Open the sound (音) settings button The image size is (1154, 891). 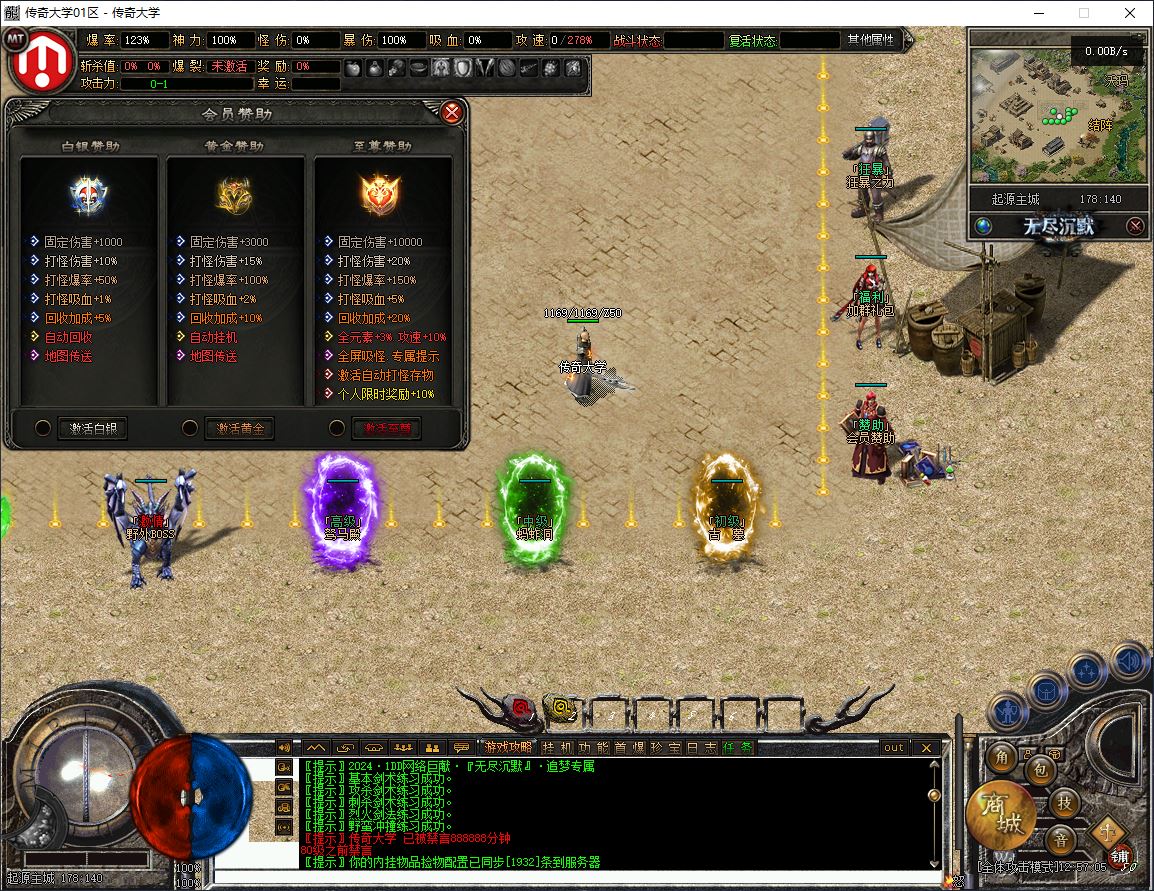pyautogui.click(x=1061, y=838)
